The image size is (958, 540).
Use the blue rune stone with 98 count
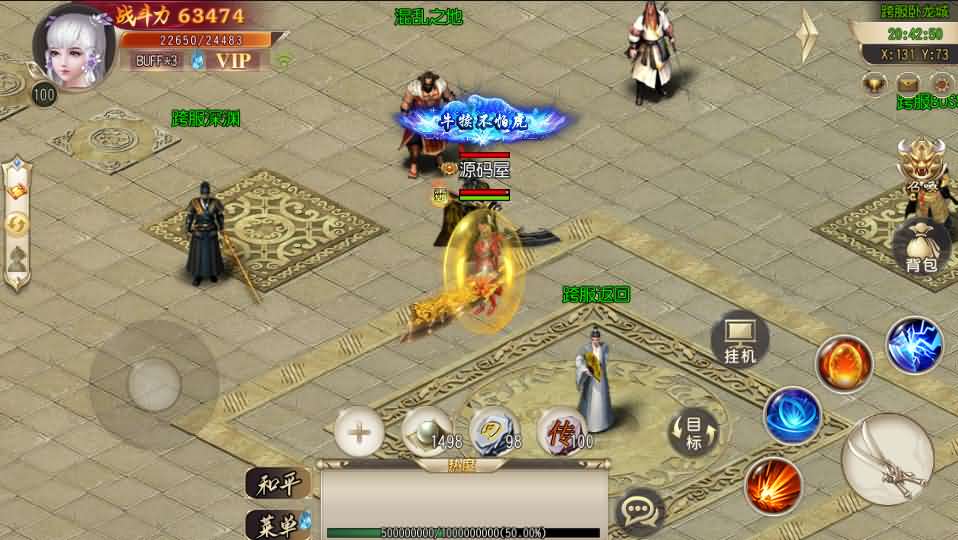click(494, 432)
